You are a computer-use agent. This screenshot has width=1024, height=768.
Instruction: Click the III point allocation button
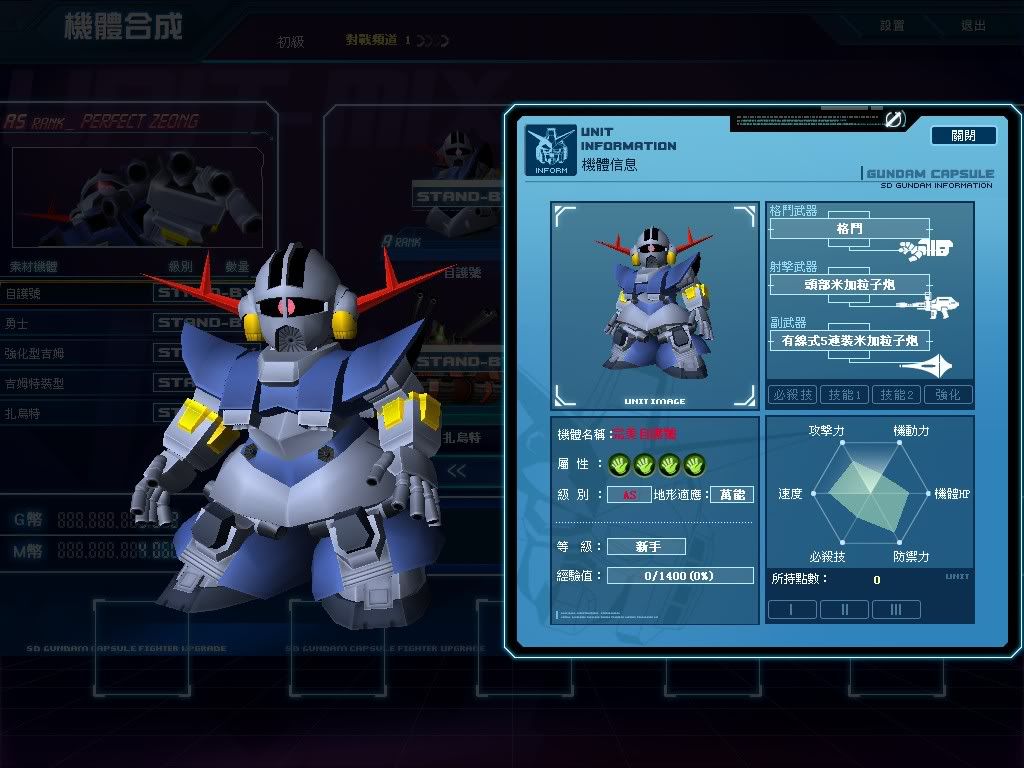coord(896,609)
